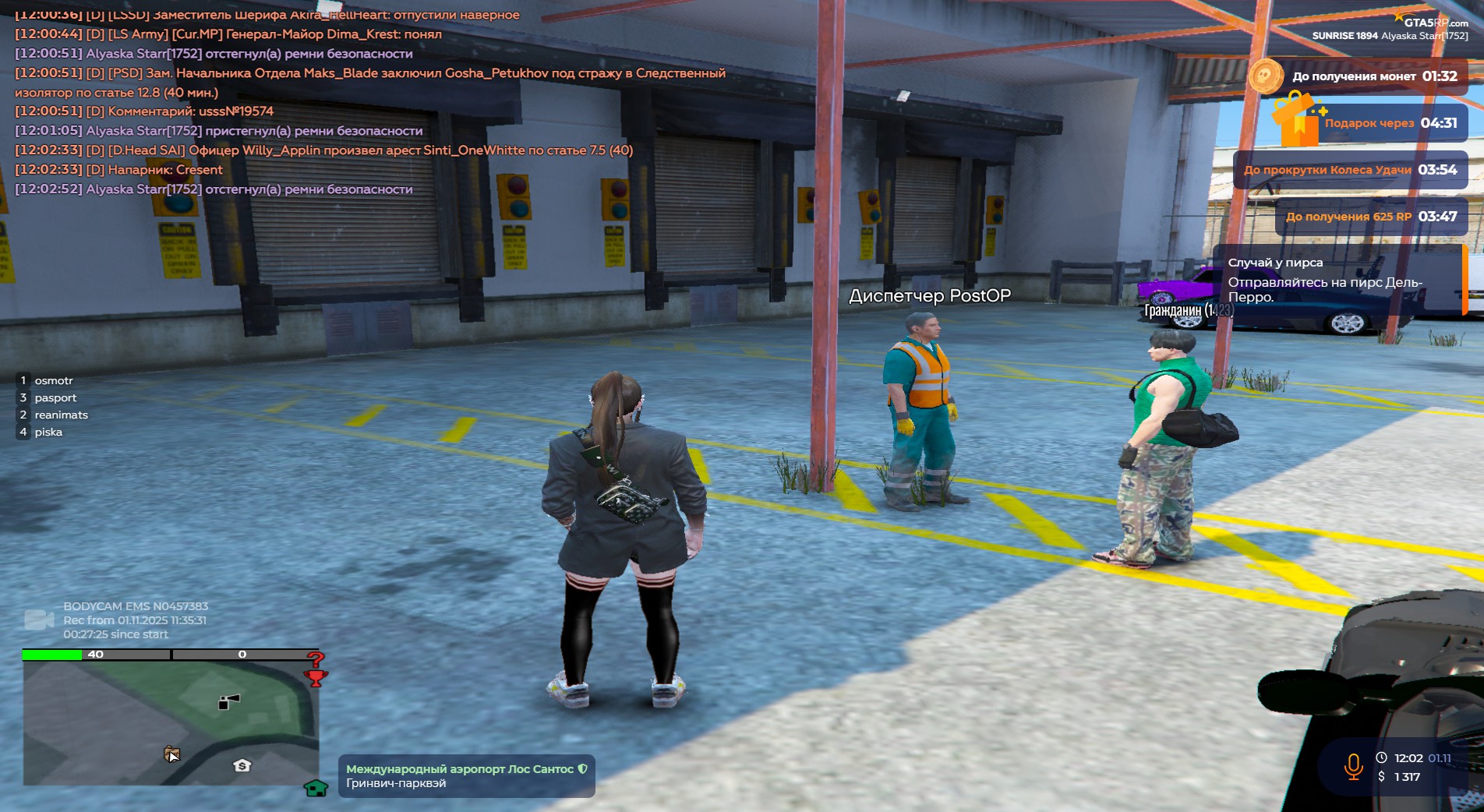
Task: Click the bodycam camera icon
Action: pyautogui.click(x=38, y=620)
